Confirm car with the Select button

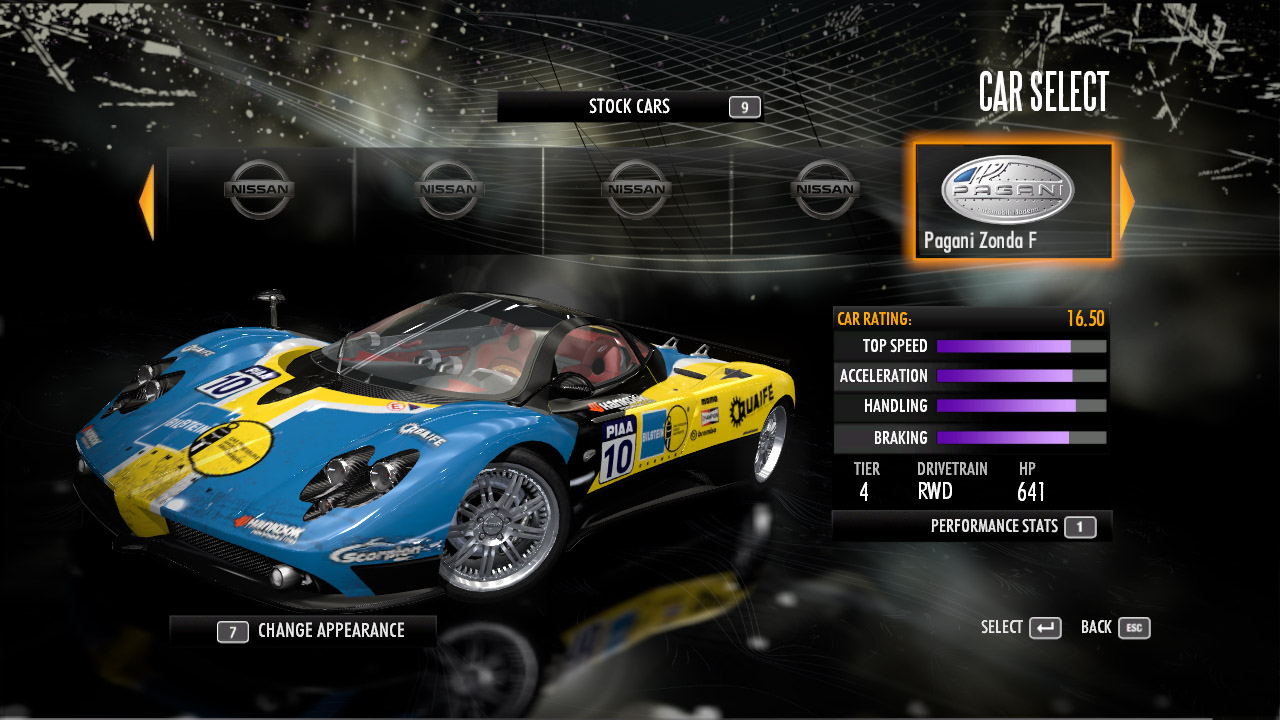click(1021, 628)
